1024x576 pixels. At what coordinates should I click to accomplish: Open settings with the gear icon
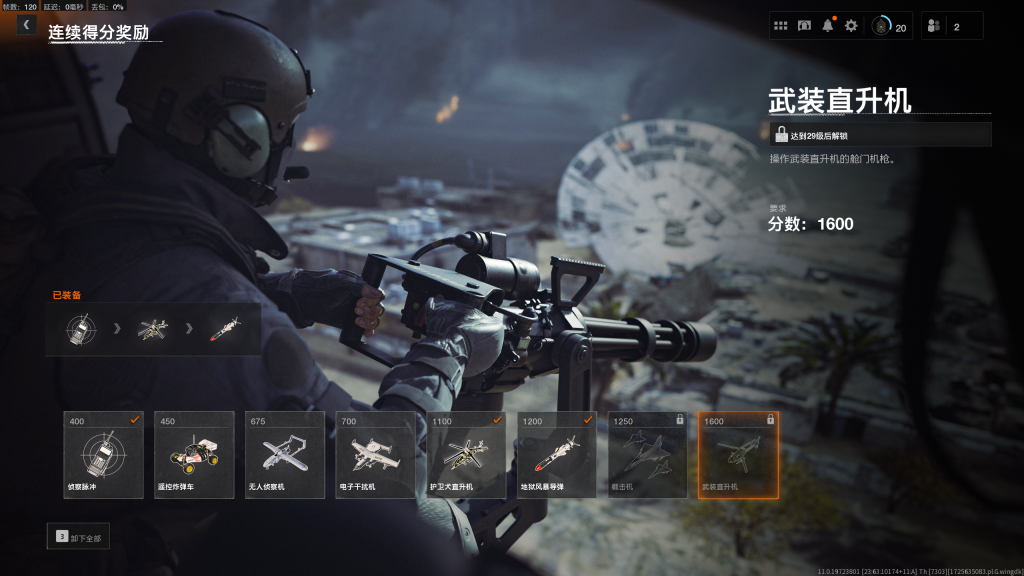pos(851,26)
